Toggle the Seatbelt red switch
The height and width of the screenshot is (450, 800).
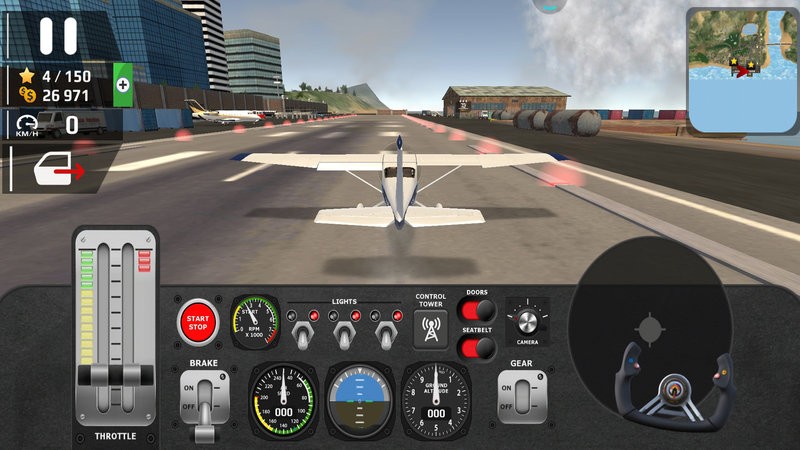(479, 348)
